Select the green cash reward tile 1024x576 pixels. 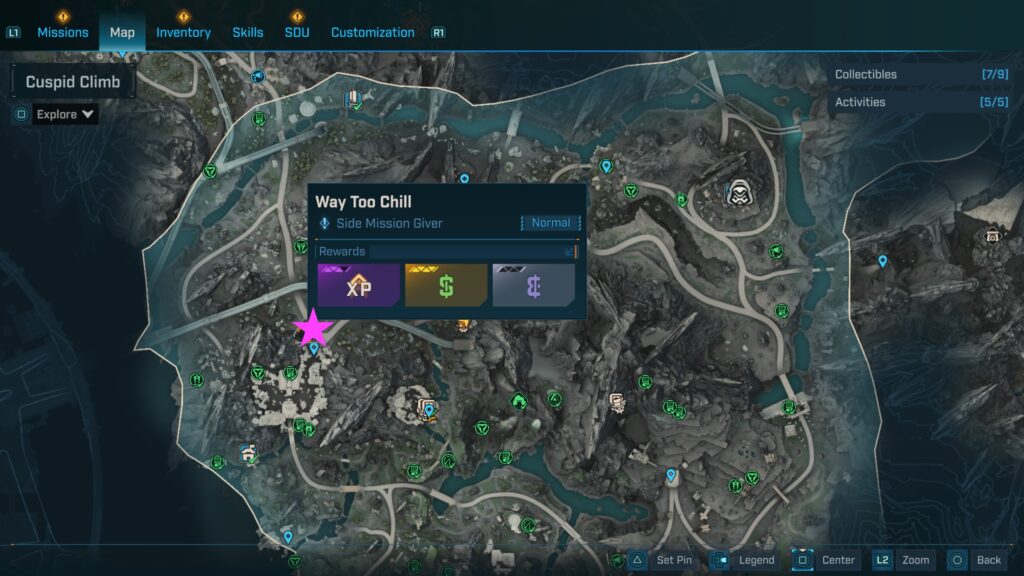click(446, 285)
